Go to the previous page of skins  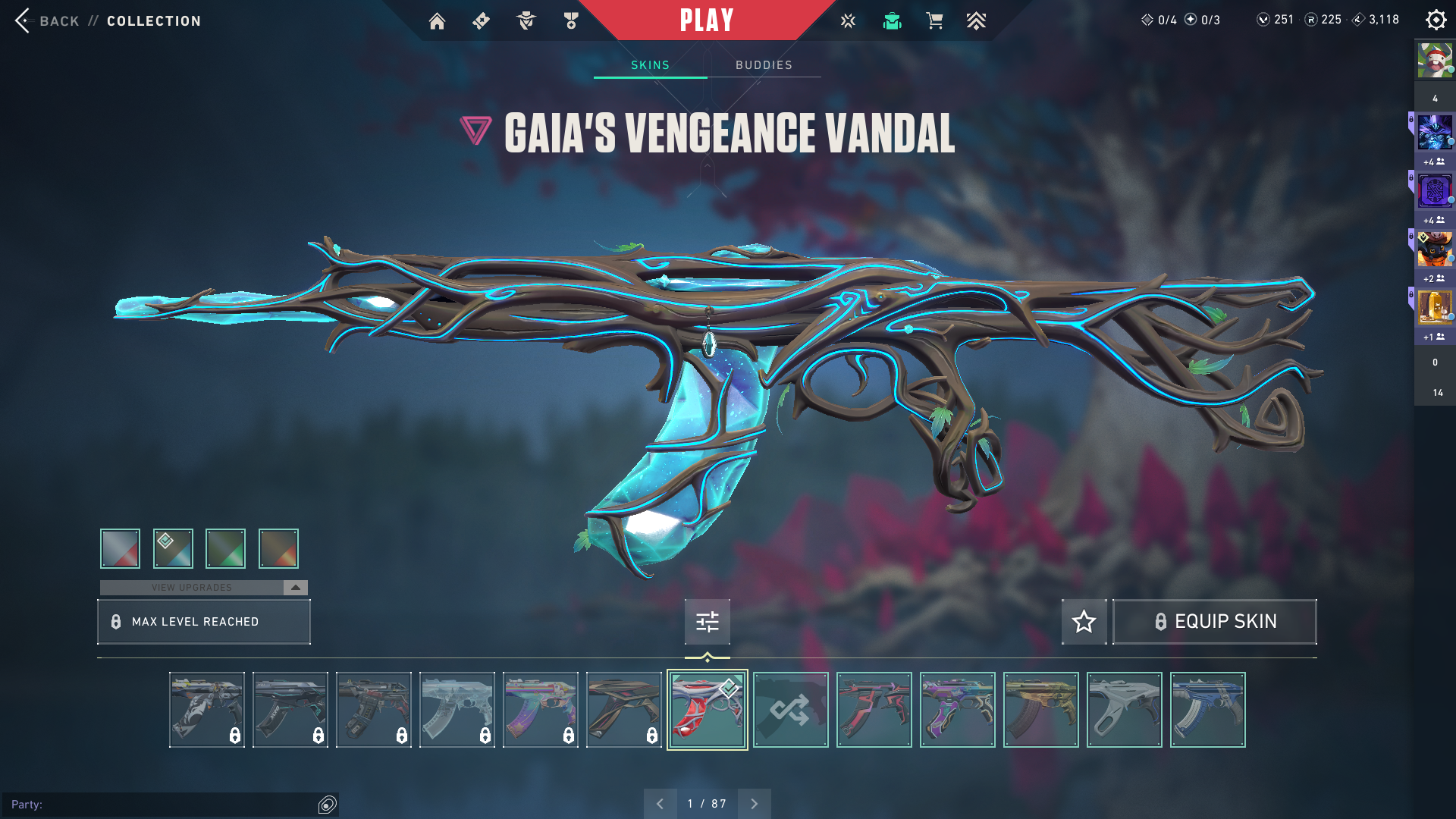pyautogui.click(x=660, y=804)
